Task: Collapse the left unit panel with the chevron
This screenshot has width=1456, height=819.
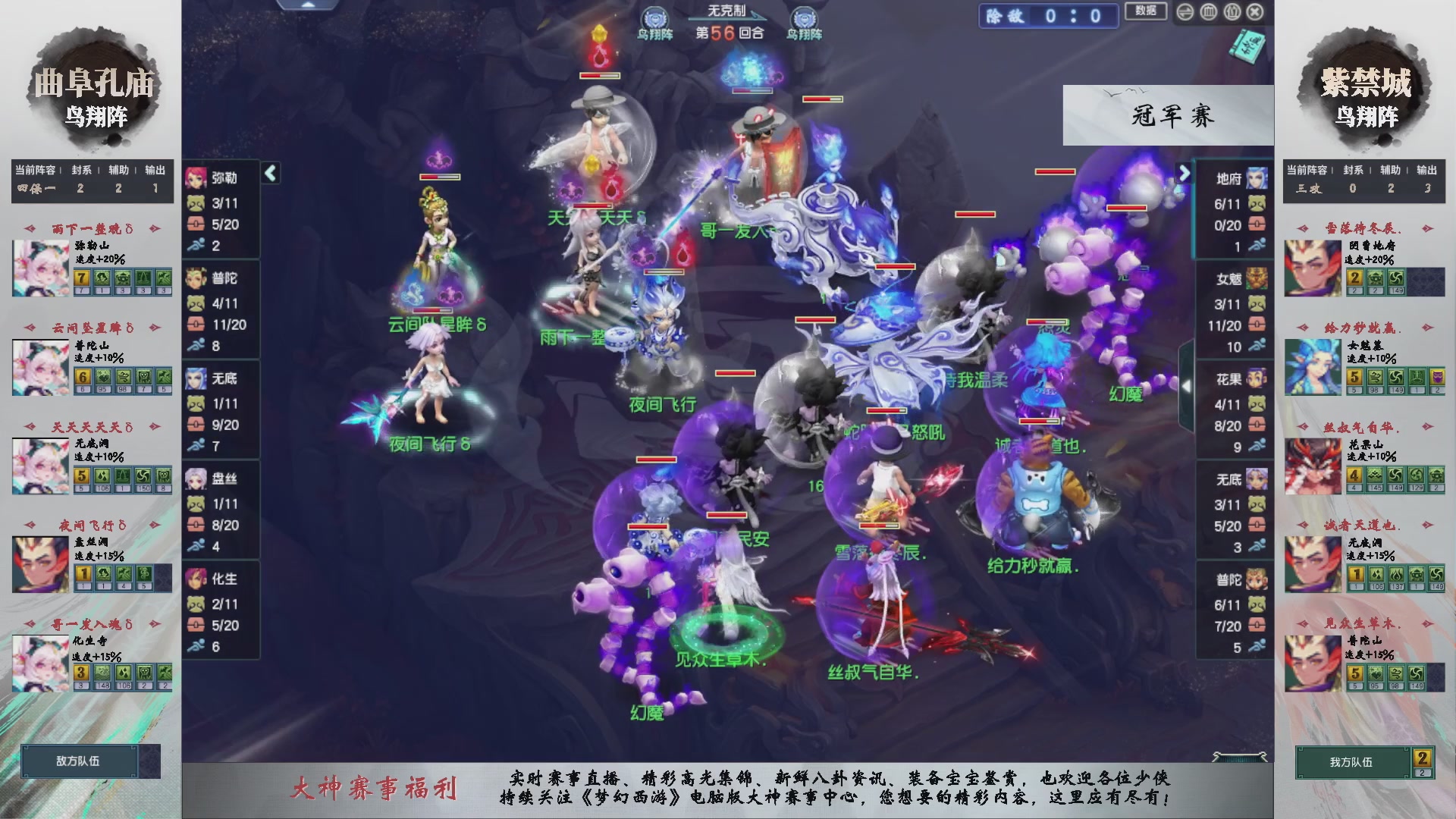Action: coord(269,172)
